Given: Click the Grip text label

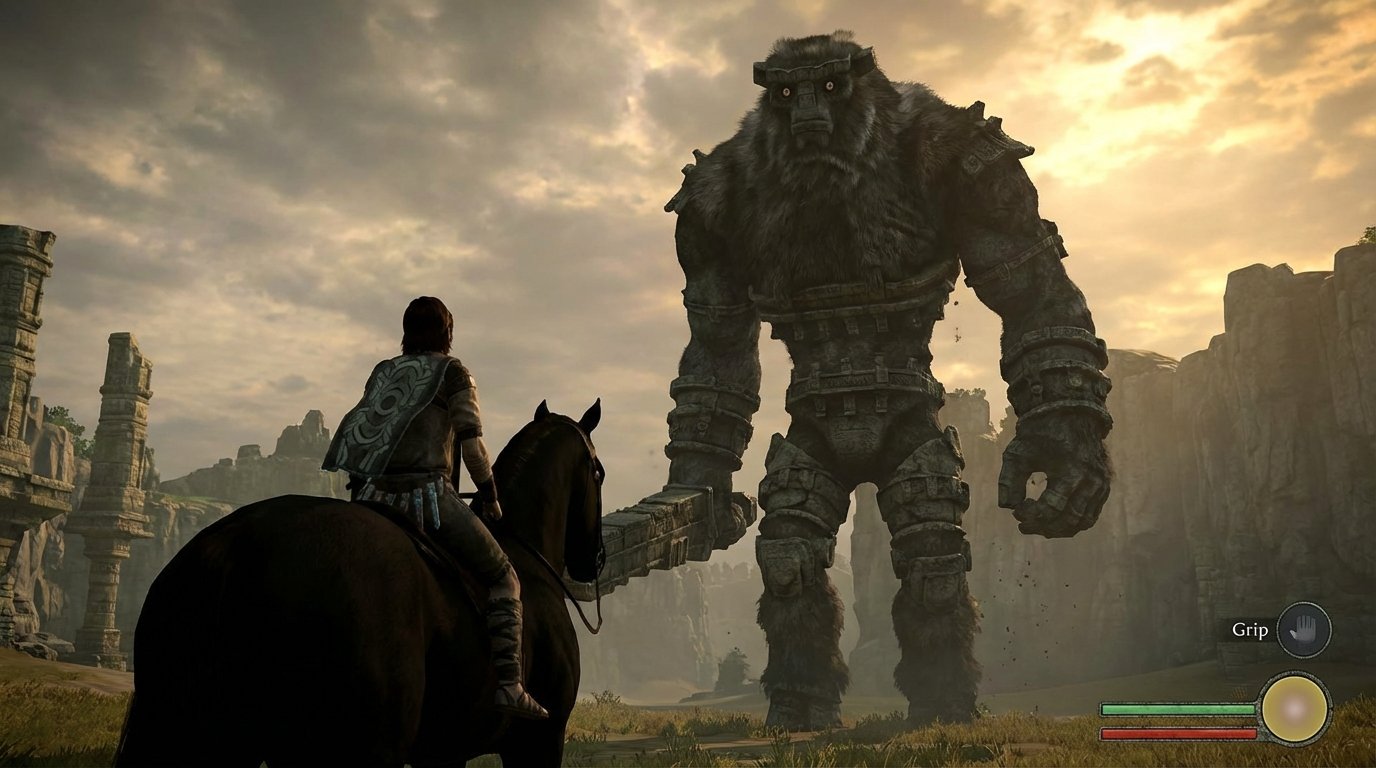Looking at the screenshot, I should pos(1248,630).
